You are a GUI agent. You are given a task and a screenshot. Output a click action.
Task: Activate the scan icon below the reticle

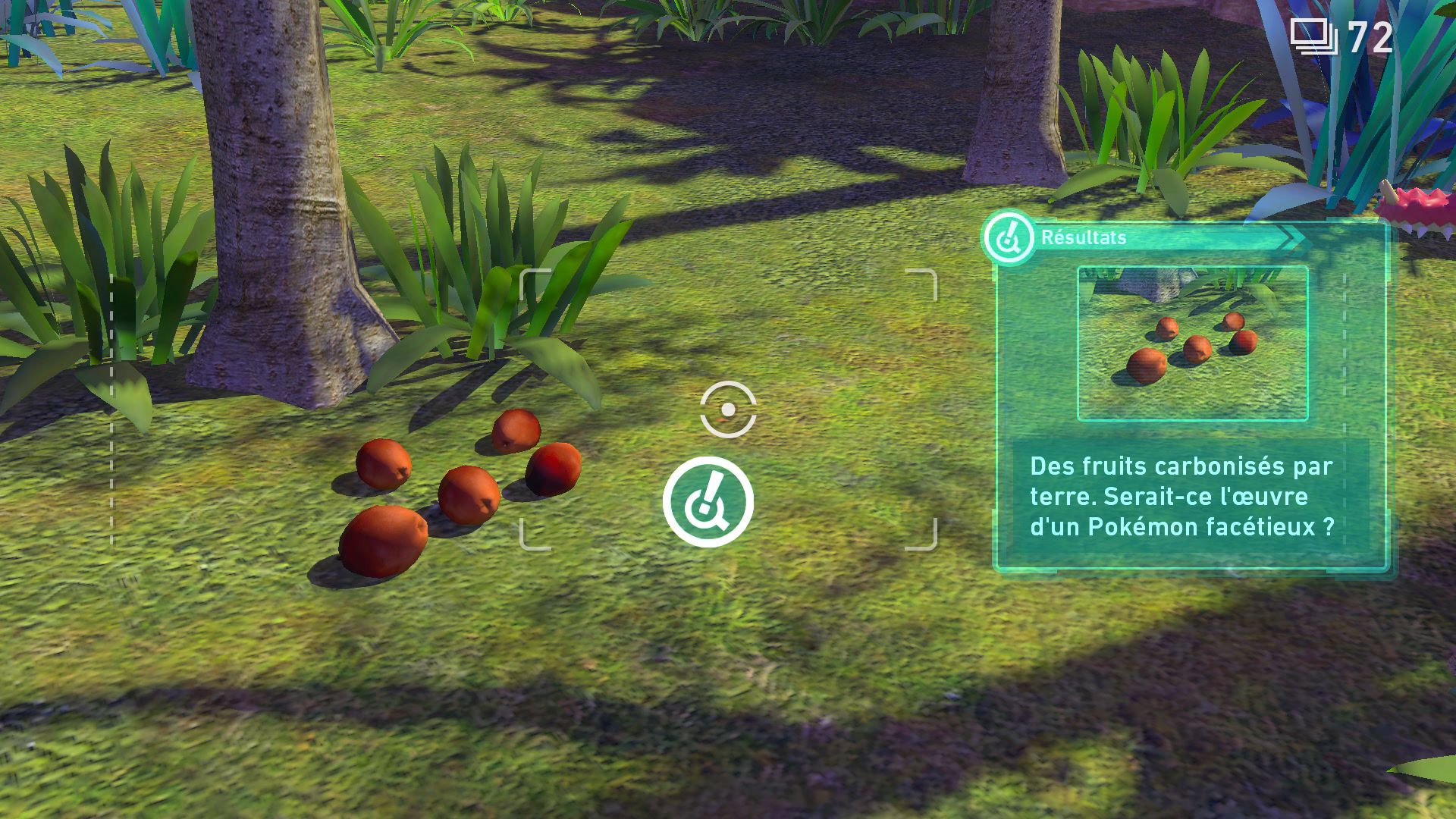(708, 502)
